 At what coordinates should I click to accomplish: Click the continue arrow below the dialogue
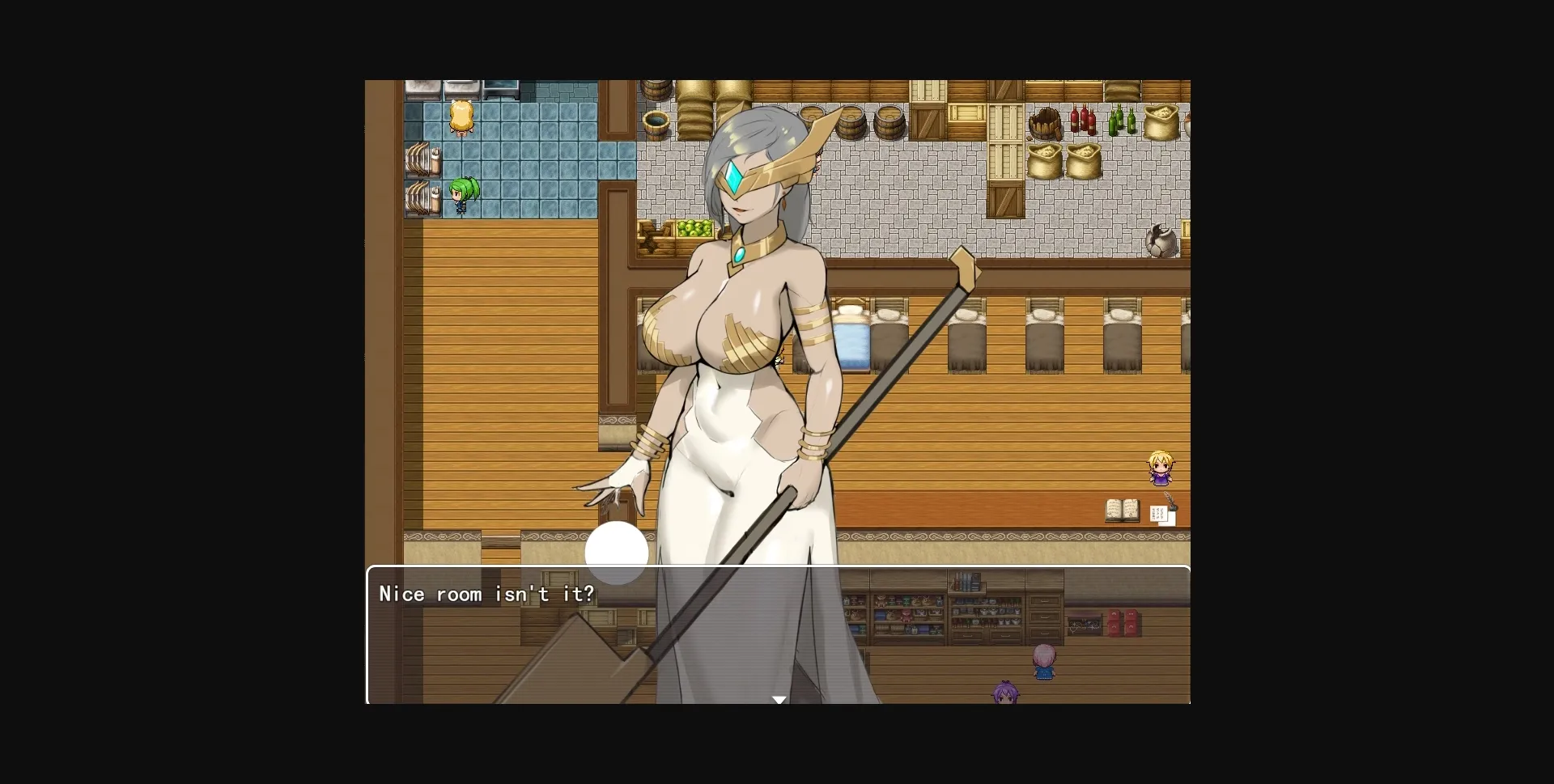coord(779,698)
